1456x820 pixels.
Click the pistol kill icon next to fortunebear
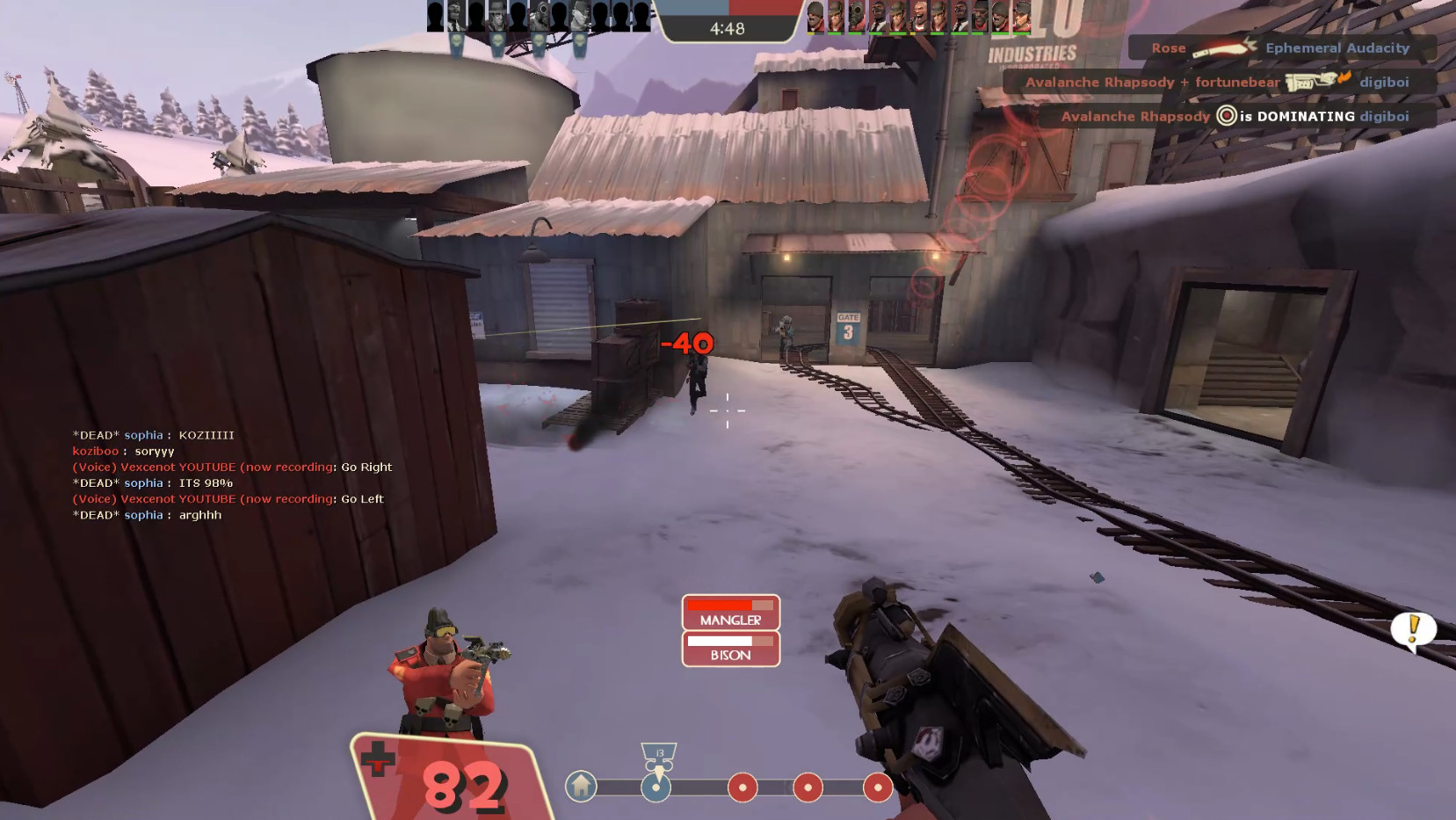1311,82
